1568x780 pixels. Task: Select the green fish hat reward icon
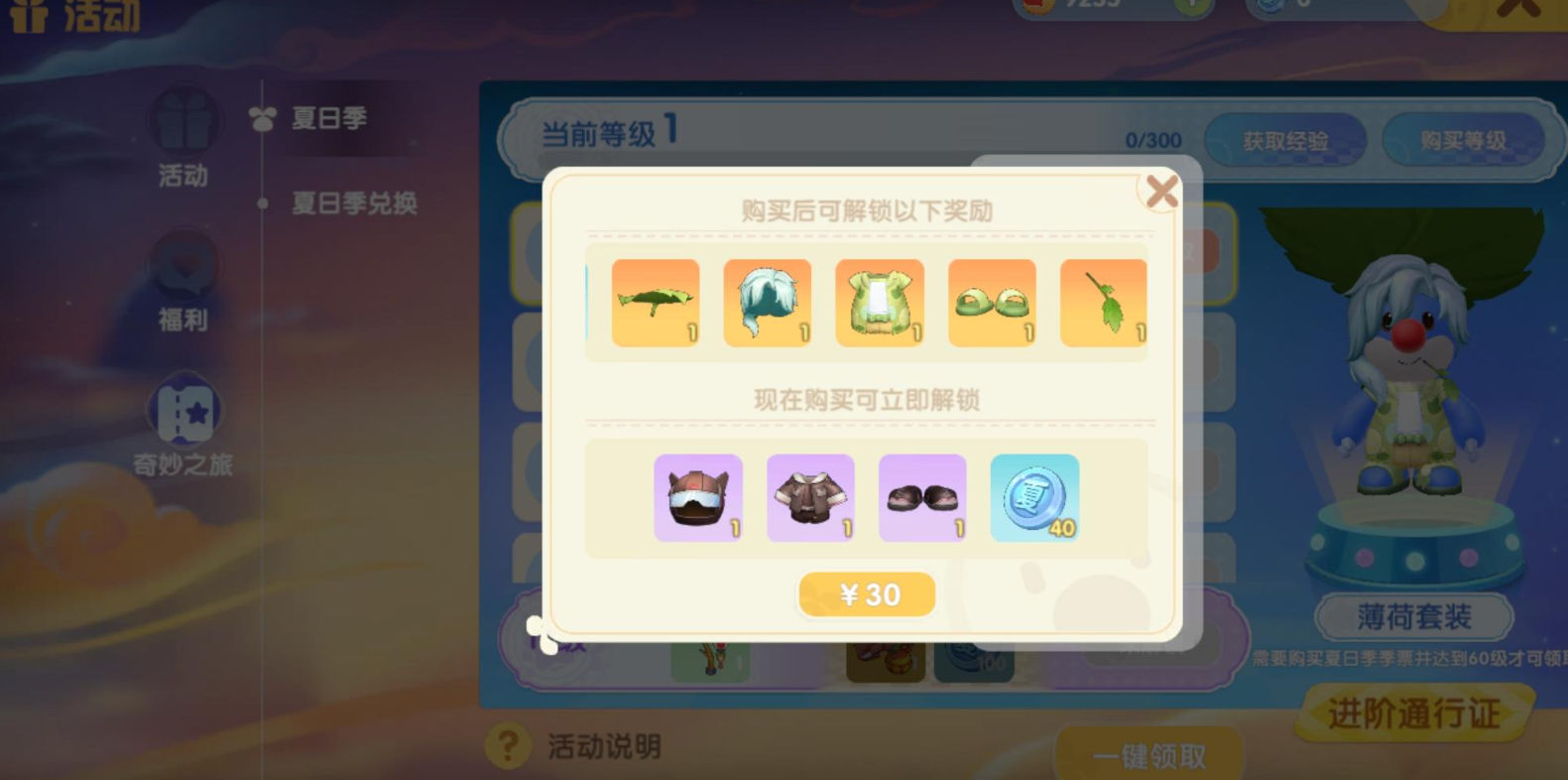click(x=656, y=303)
